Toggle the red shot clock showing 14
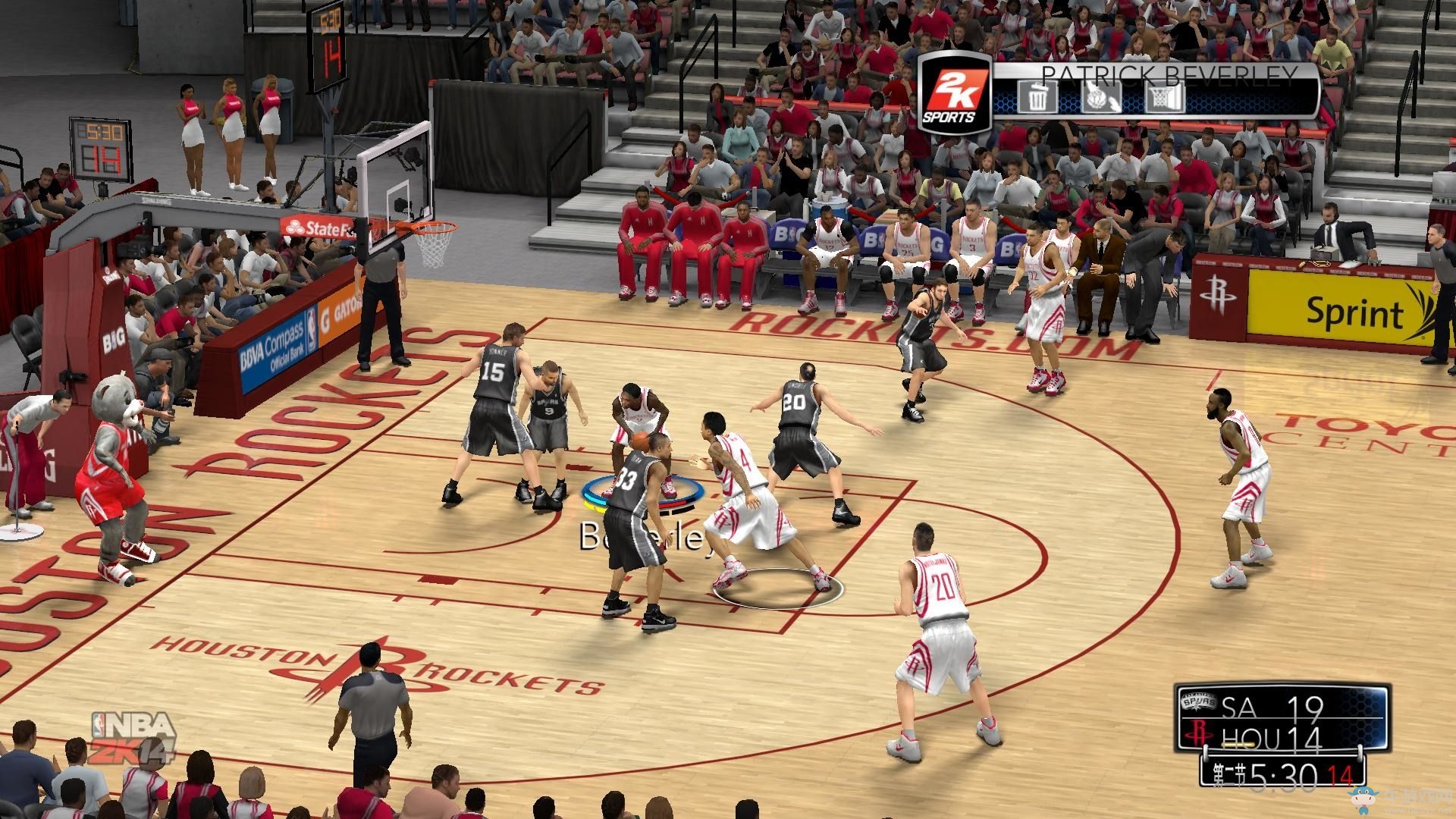This screenshot has height=819, width=1456. [1341, 774]
